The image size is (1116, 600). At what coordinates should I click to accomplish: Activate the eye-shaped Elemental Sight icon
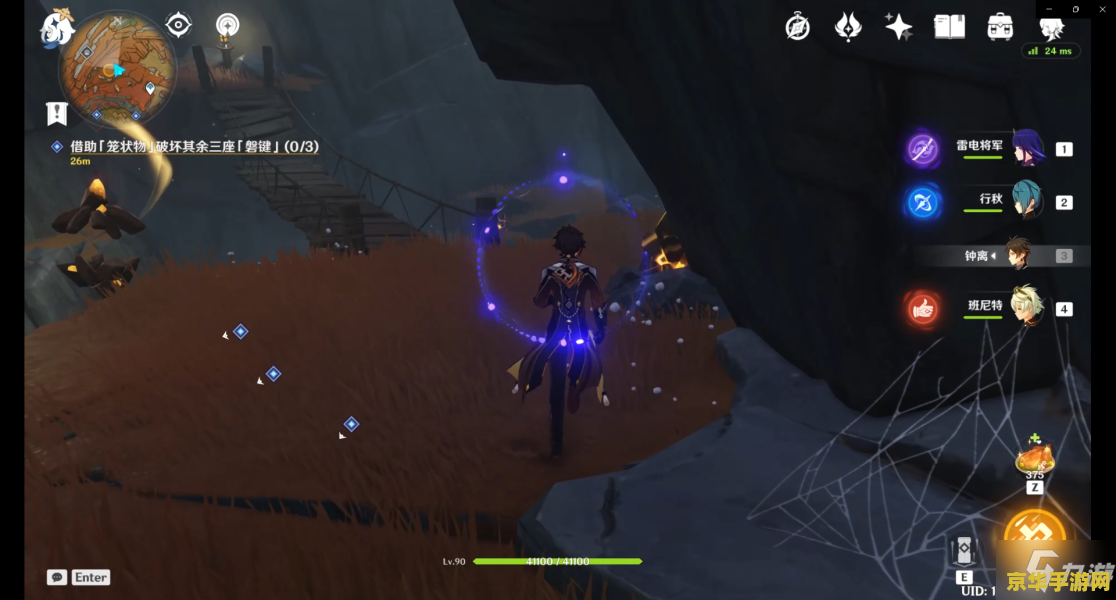tap(179, 25)
